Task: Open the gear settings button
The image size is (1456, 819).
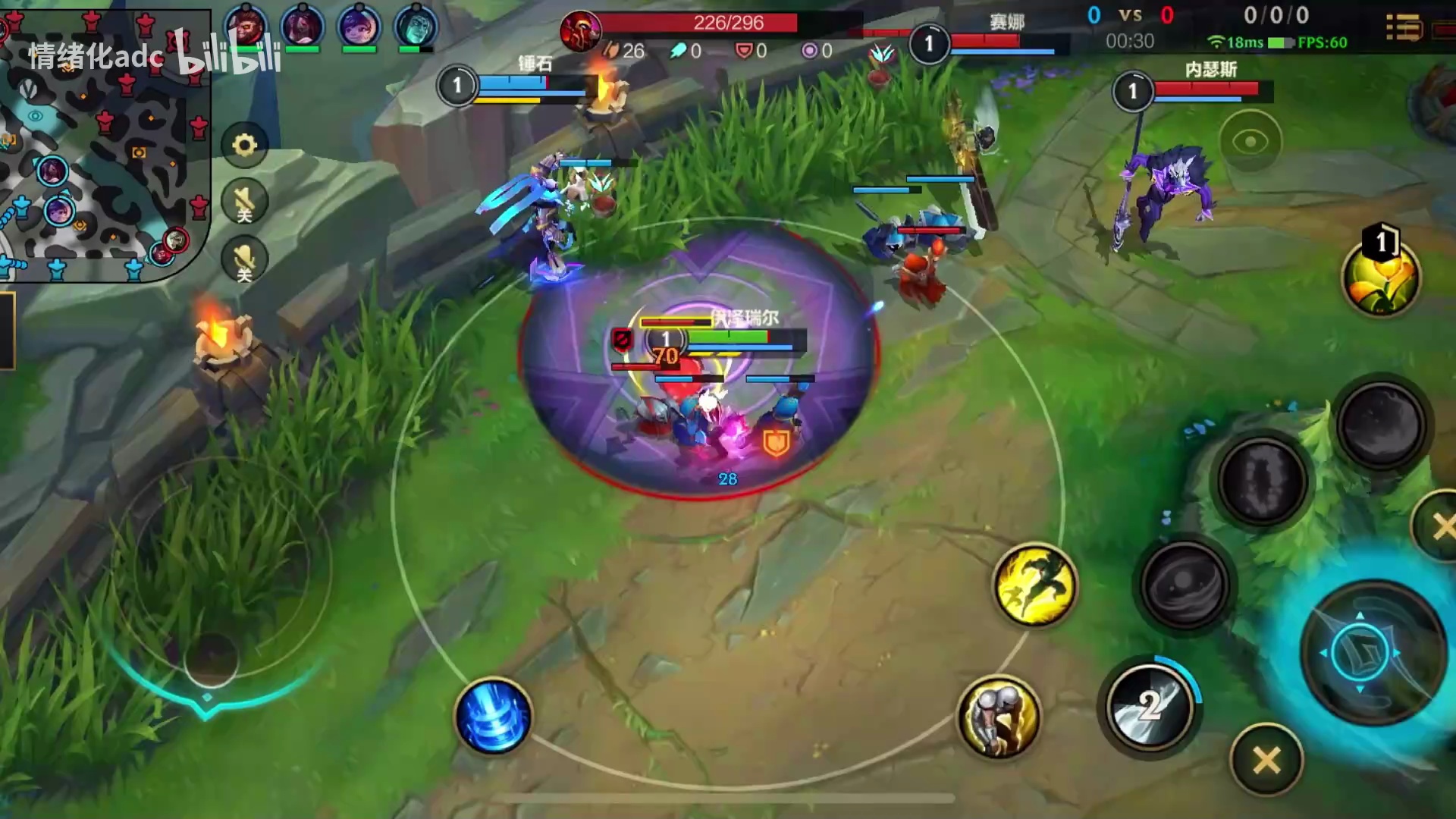Action: pyautogui.click(x=244, y=144)
